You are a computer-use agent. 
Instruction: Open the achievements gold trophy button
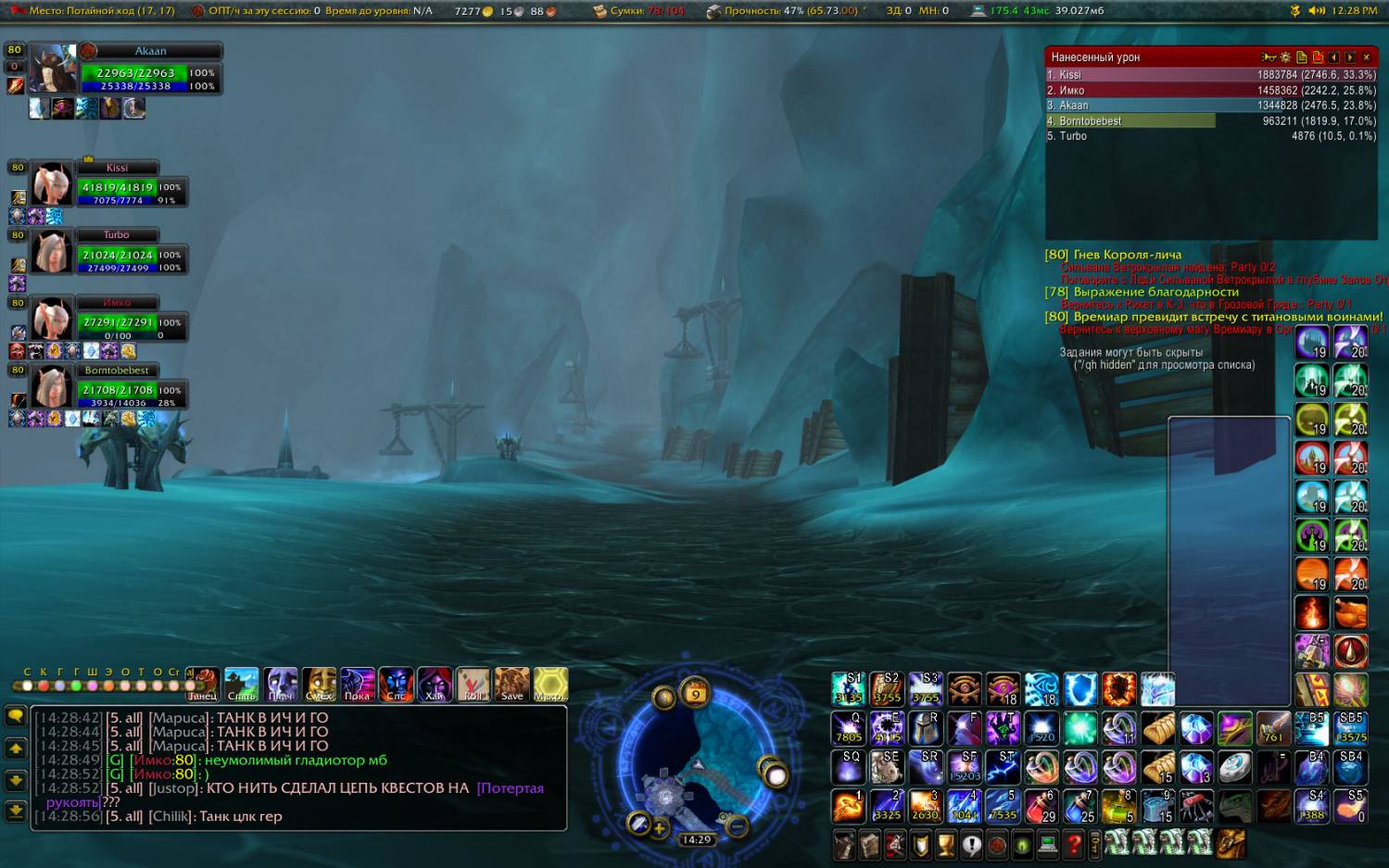945,844
